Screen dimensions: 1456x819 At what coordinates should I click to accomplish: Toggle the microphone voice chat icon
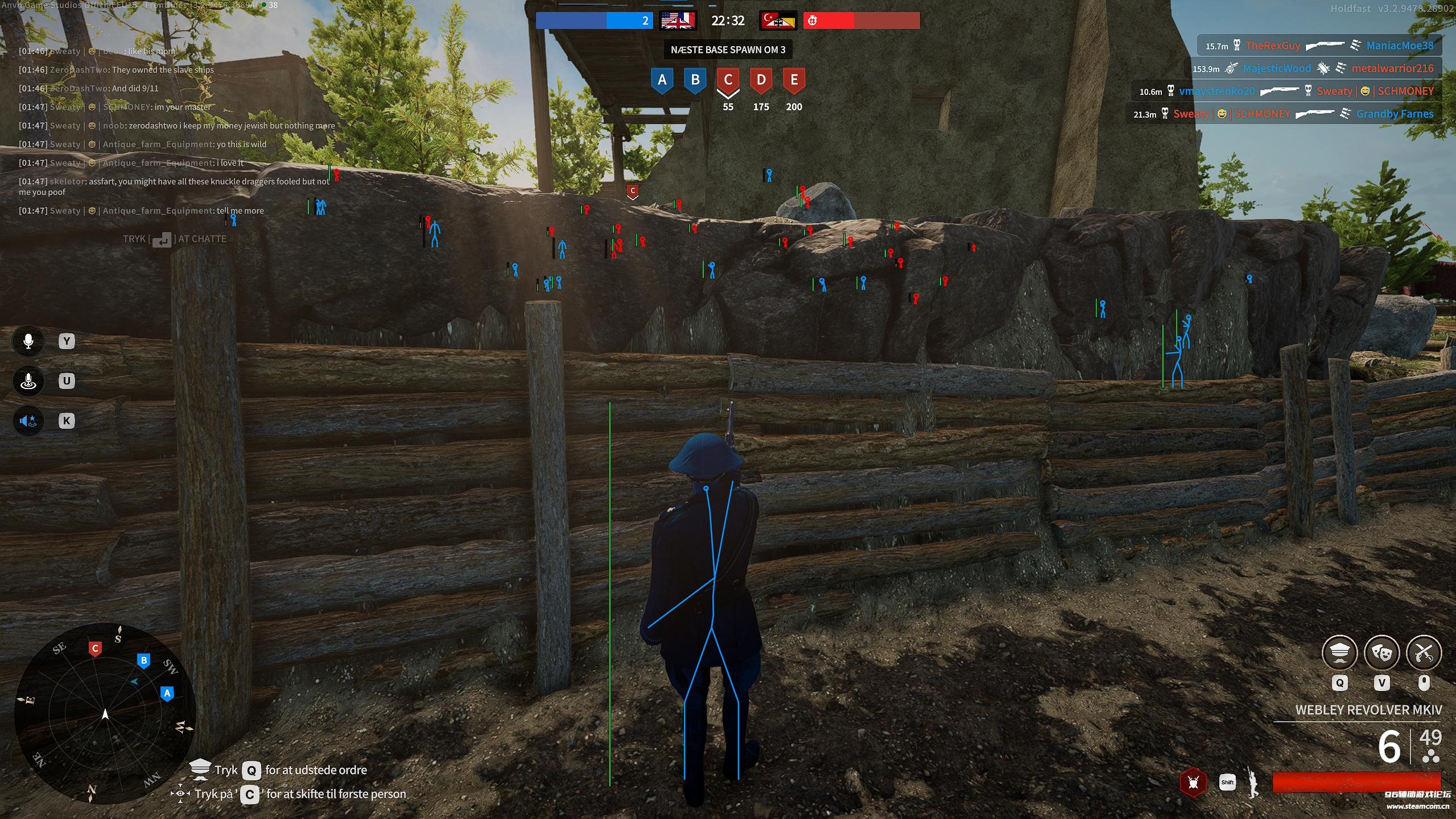(x=28, y=341)
